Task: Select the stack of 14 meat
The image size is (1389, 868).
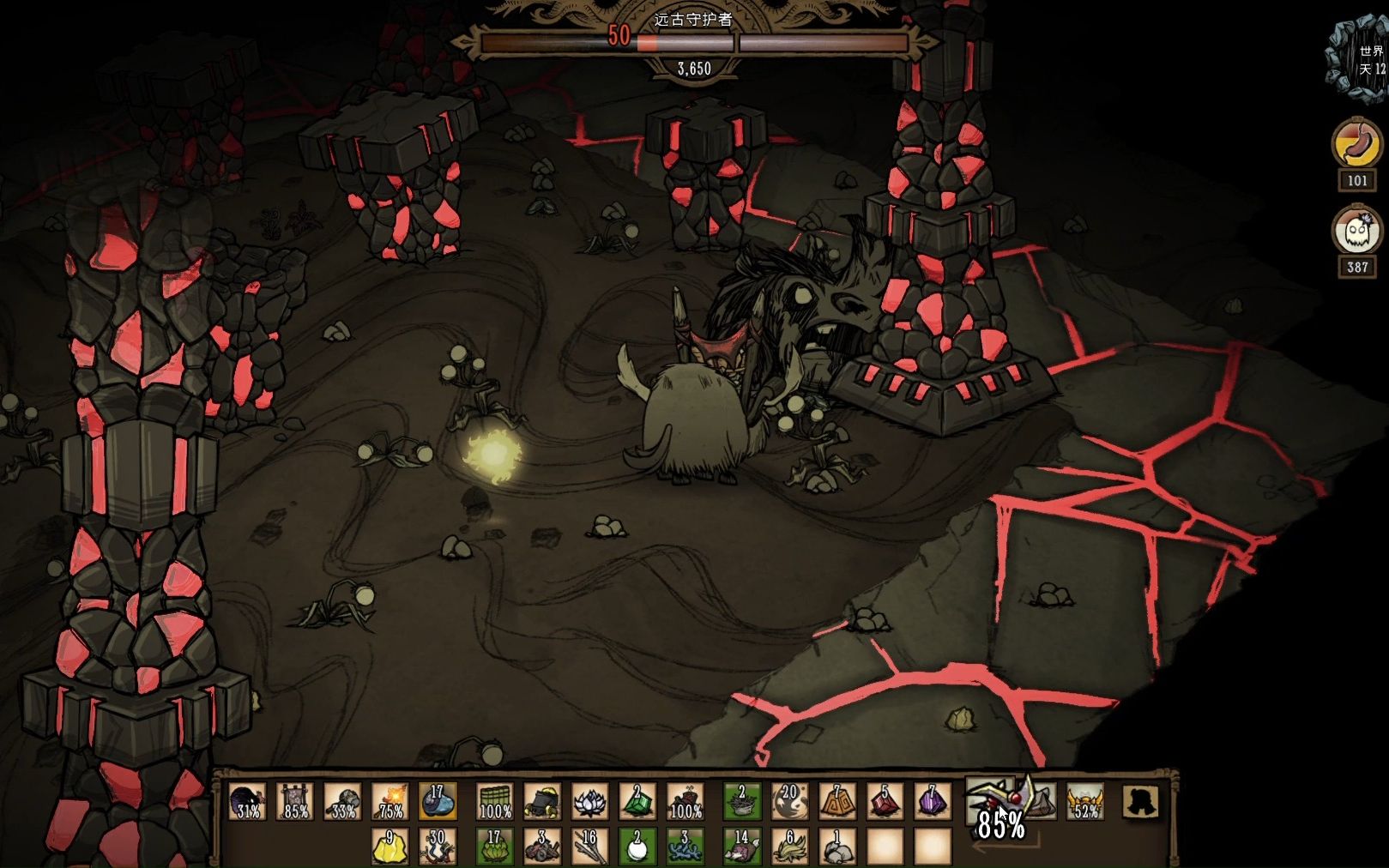Action: 741,846
